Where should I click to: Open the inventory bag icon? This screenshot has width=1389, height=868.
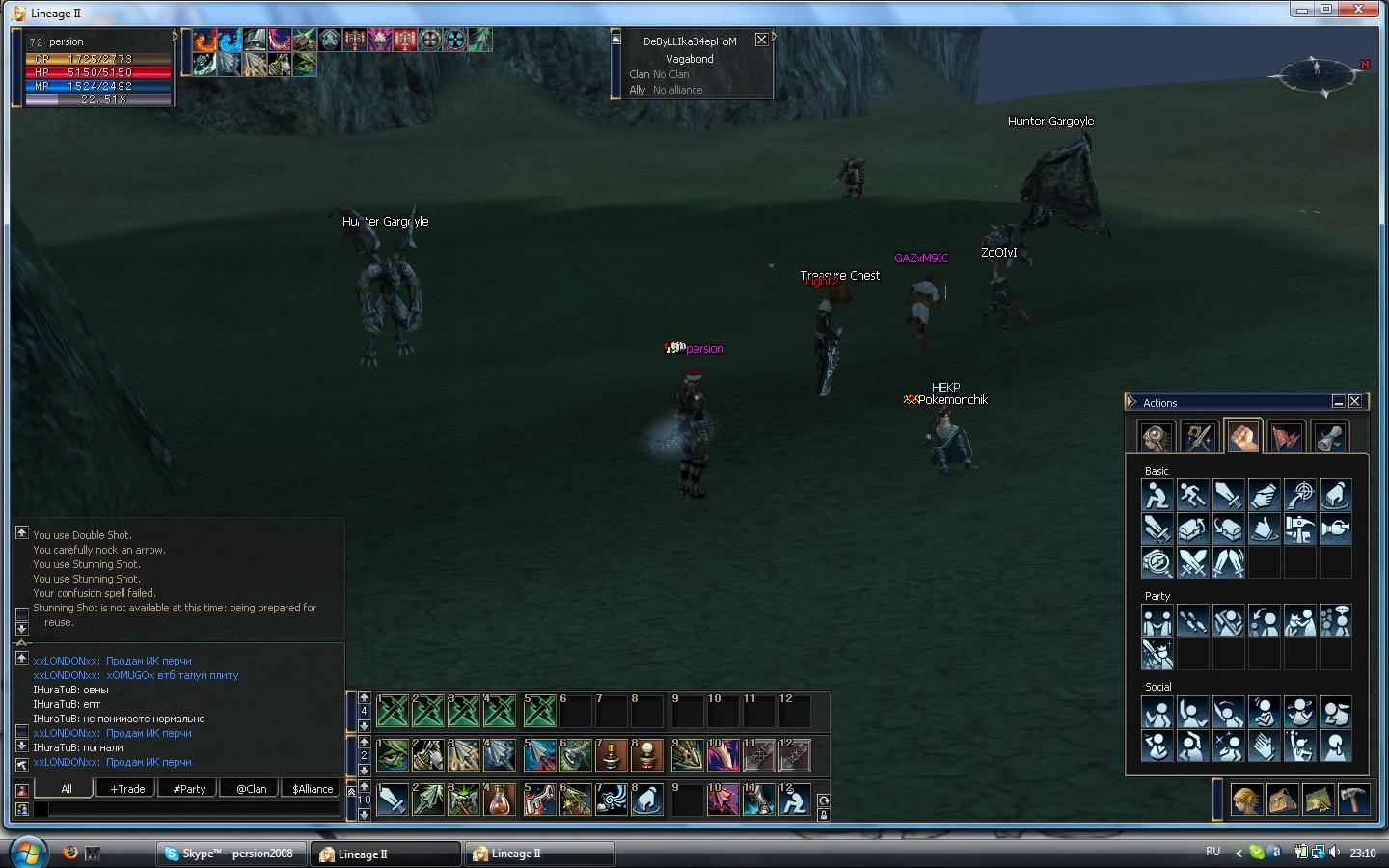pyautogui.click(x=1282, y=800)
